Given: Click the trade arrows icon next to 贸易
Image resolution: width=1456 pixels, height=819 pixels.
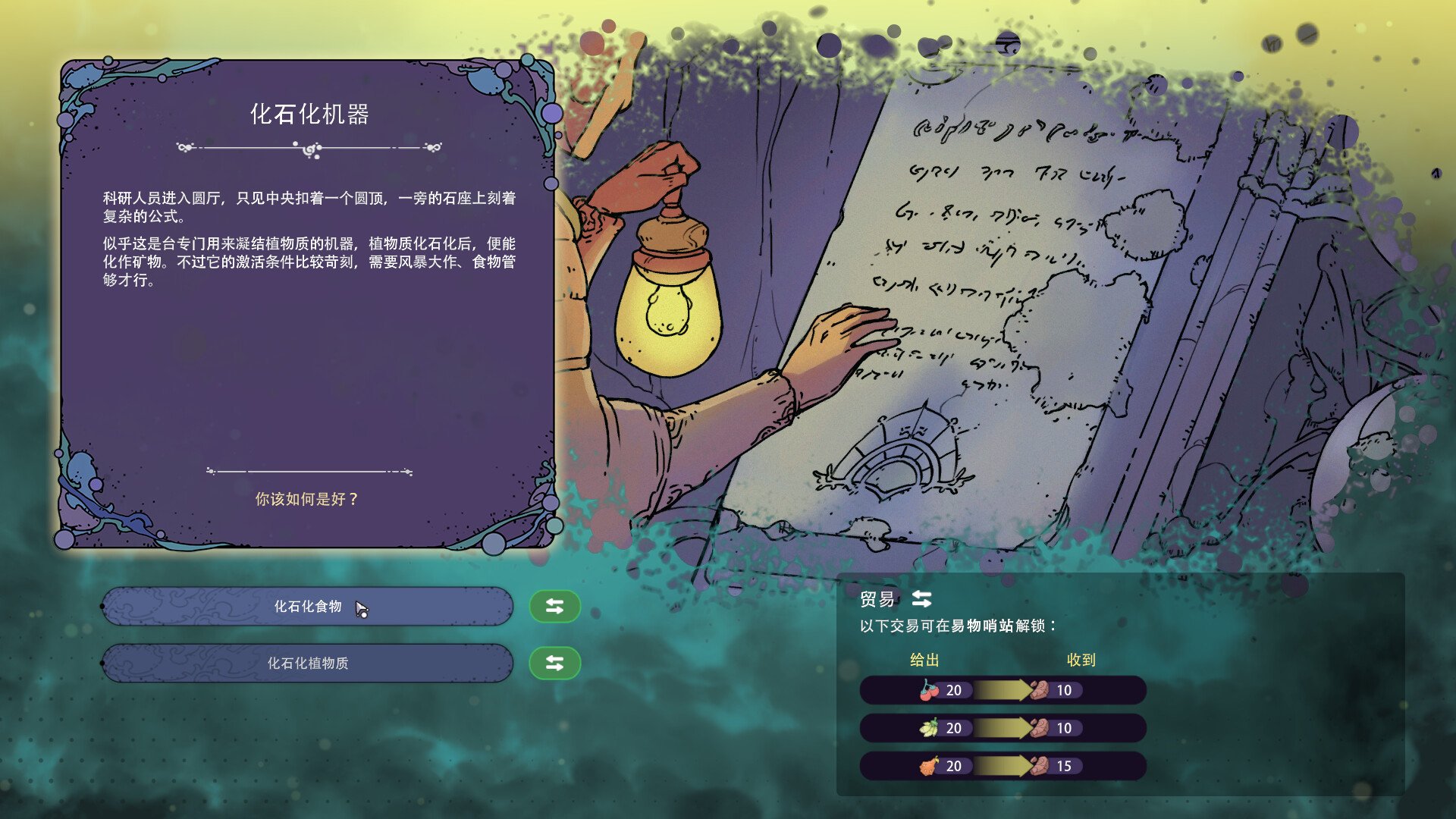Looking at the screenshot, I should click(920, 600).
